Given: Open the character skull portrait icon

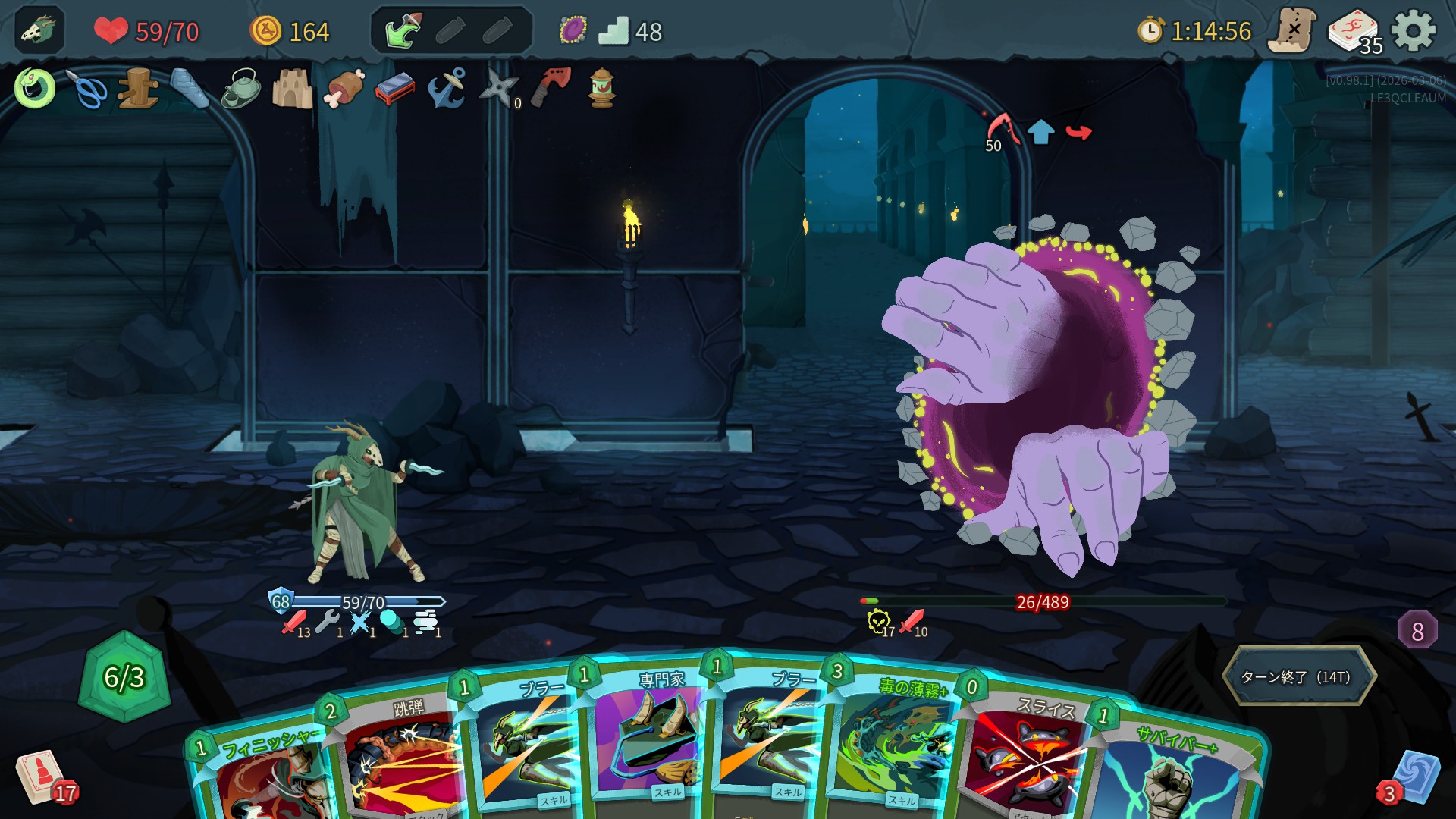Looking at the screenshot, I should tap(39, 31).
